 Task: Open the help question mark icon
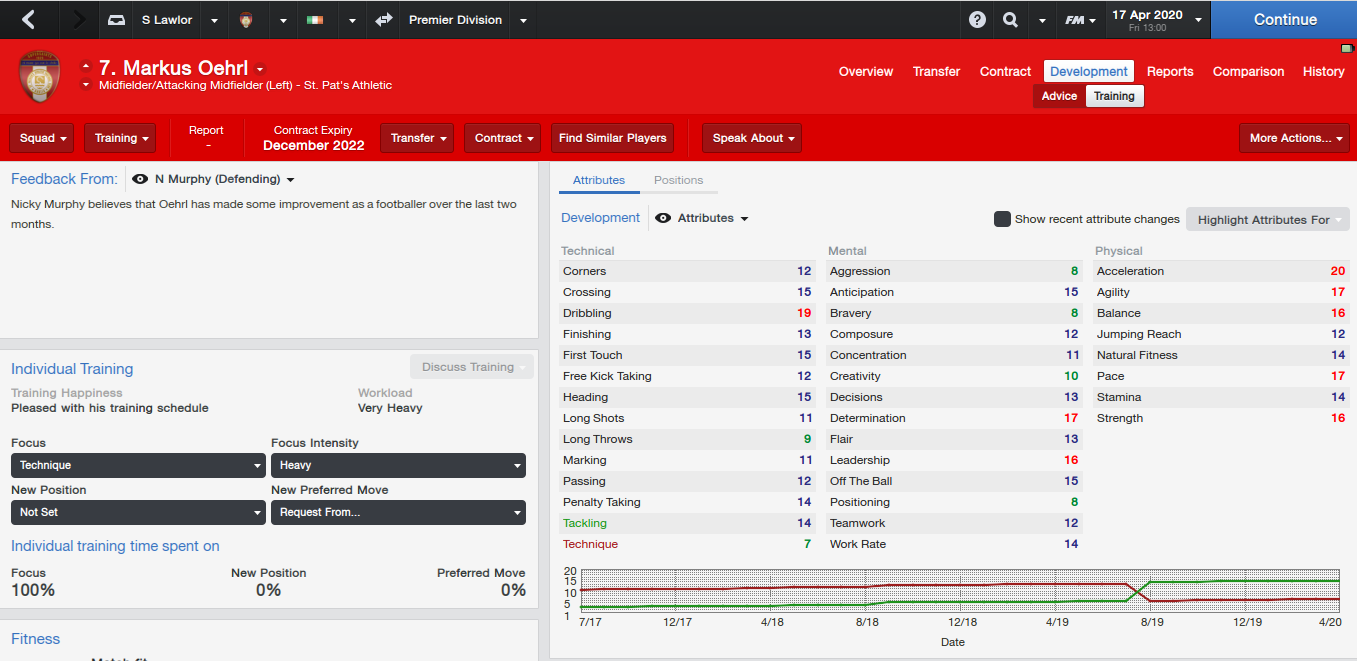point(977,20)
